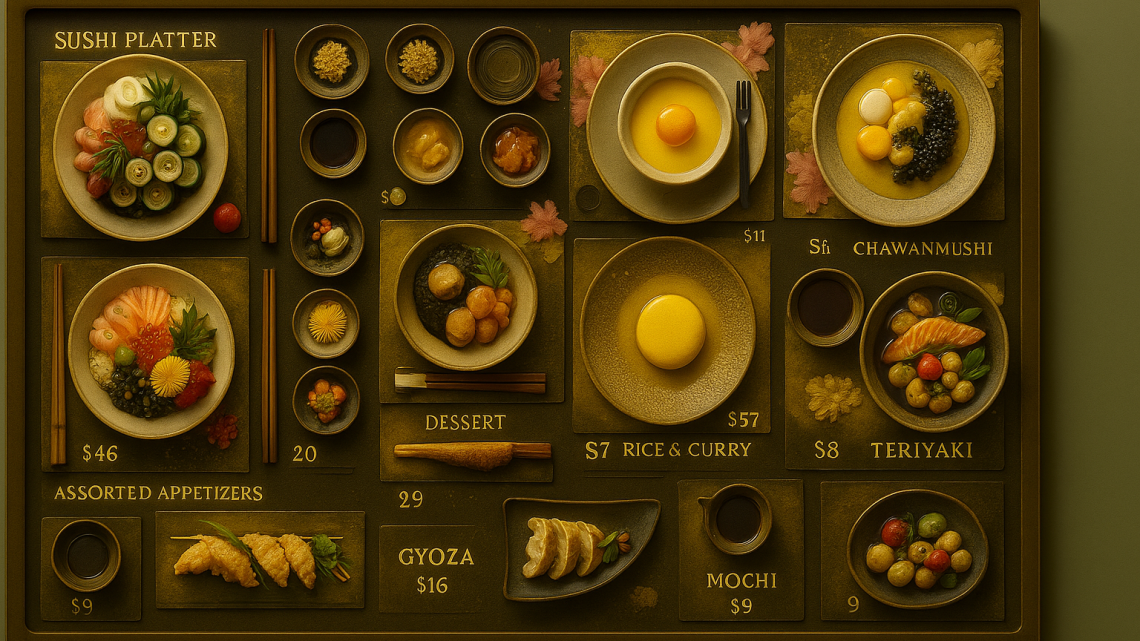Choose the fried tempura skewer plate
1140x641 pixels.
tap(260, 559)
